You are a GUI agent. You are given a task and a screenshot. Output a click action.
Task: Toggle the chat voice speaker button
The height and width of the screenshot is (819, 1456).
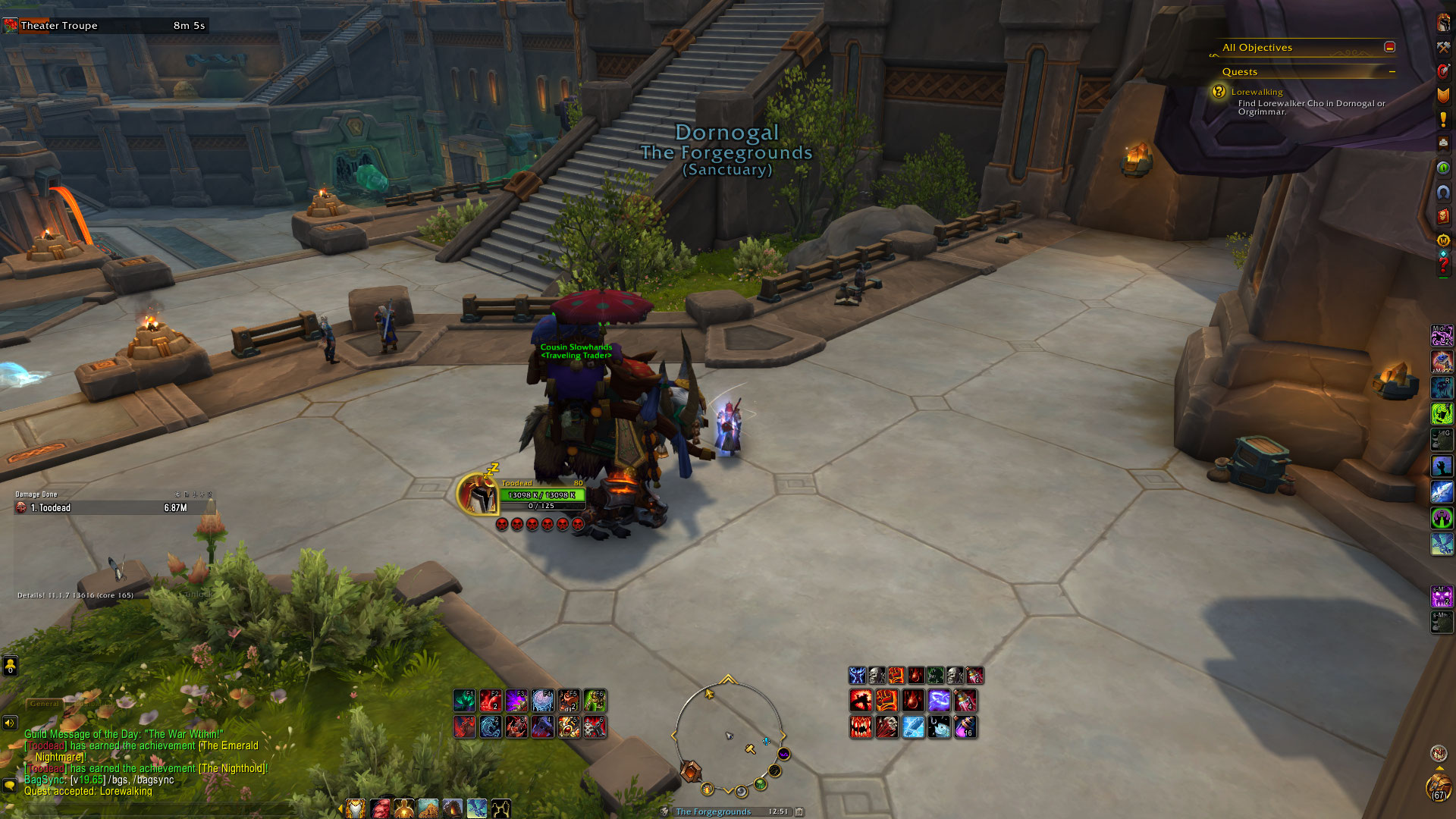point(10,723)
